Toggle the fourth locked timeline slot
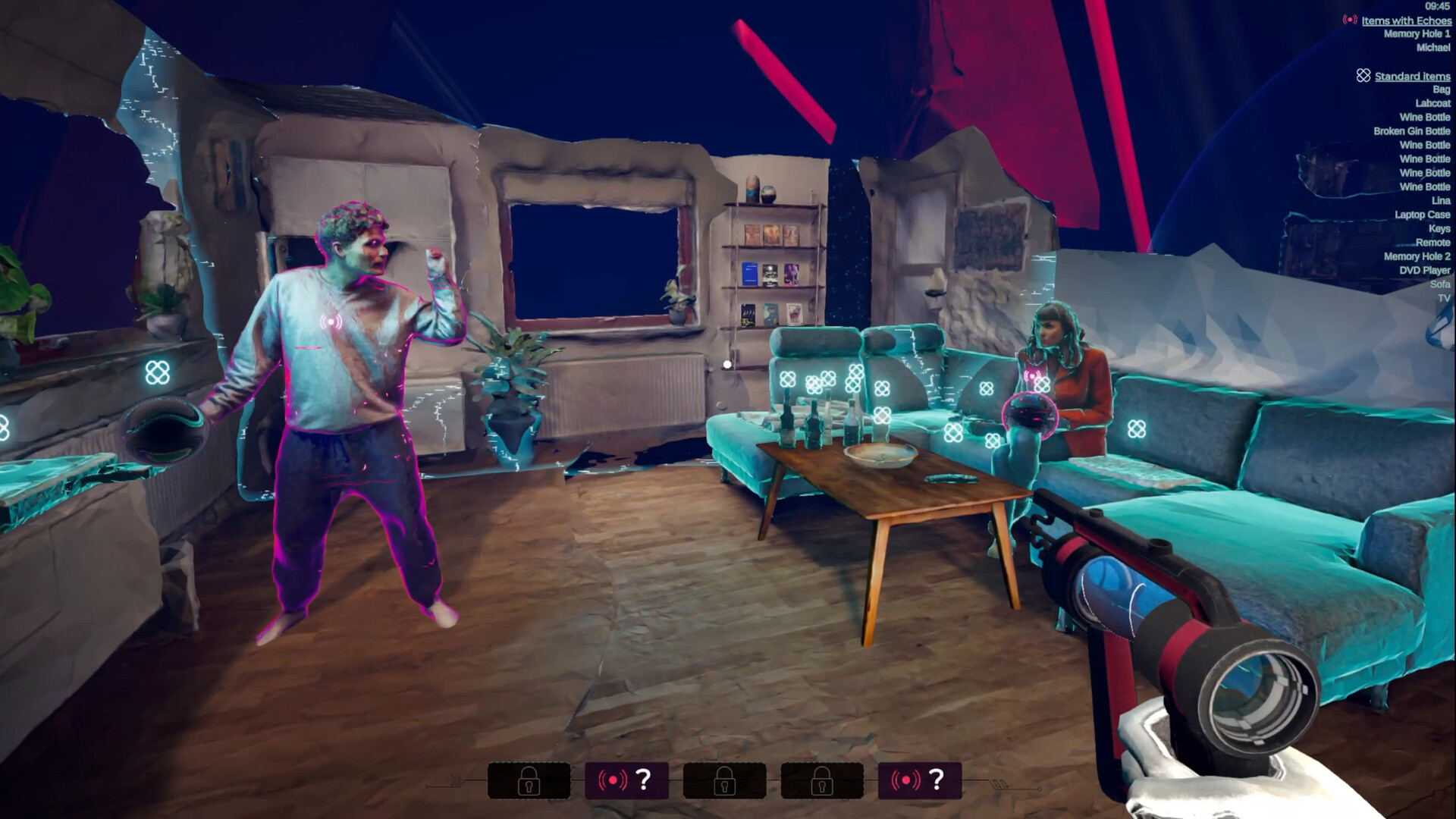This screenshot has height=819, width=1456. pyautogui.click(x=824, y=781)
